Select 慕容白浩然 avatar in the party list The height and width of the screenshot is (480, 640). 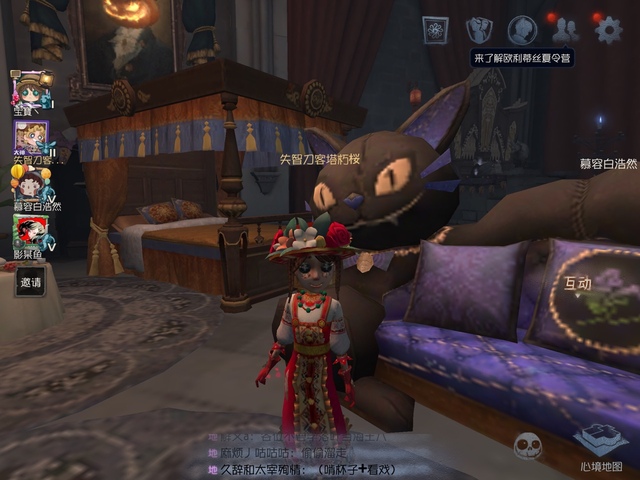pyautogui.click(x=31, y=185)
